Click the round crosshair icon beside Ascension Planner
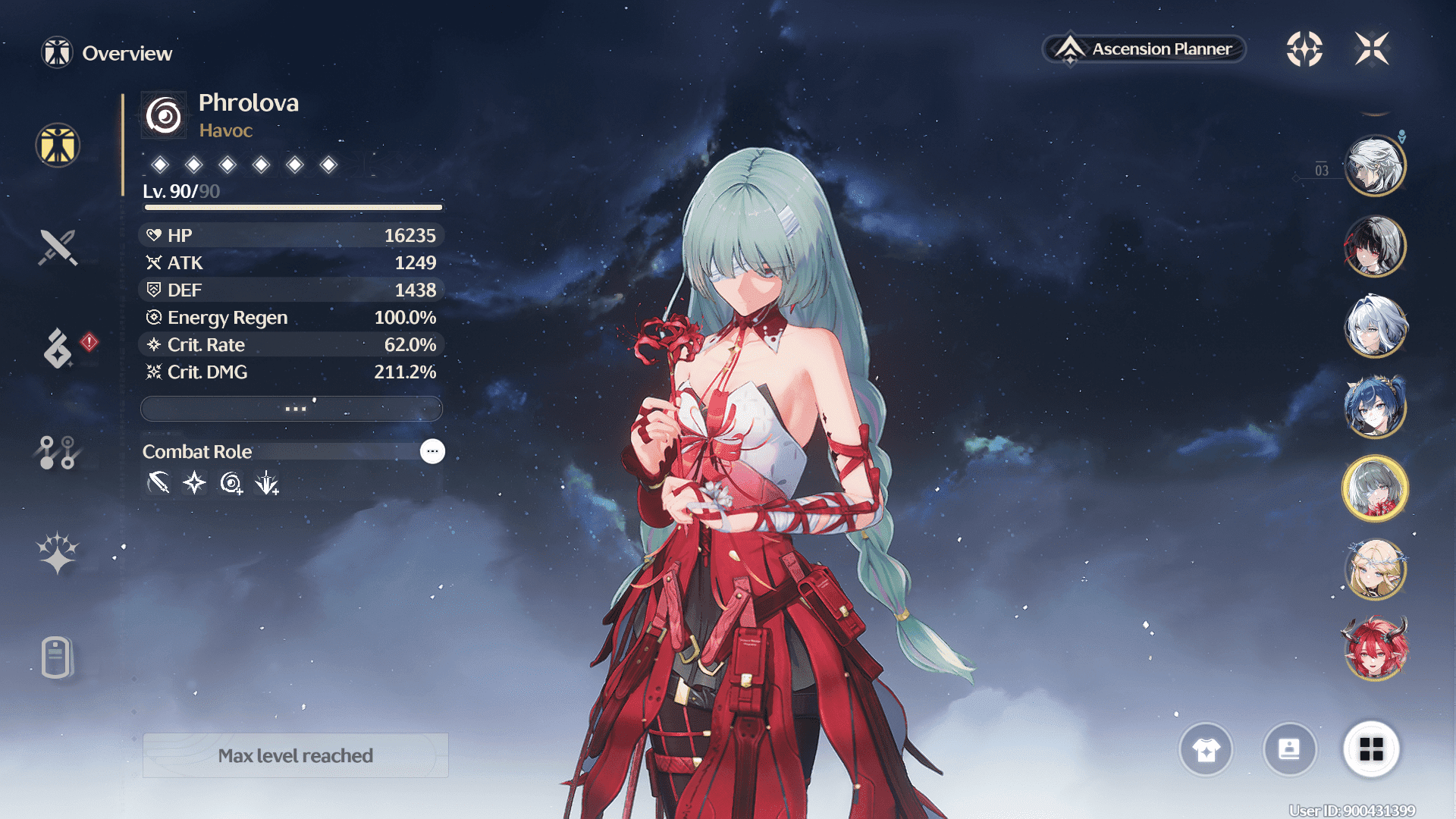Image resolution: width=1456 pixels, height=819 pixels. (x=1304, y=49)
